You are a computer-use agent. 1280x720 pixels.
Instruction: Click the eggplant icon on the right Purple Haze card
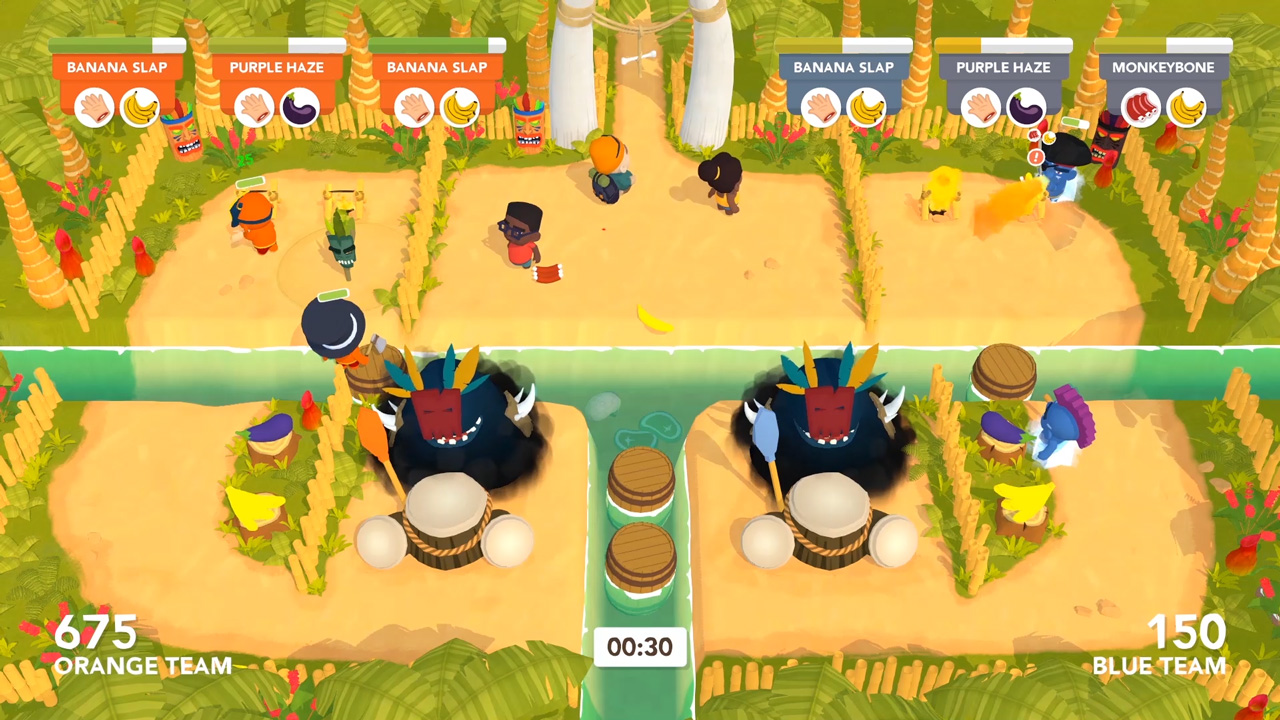point(1028,107)
